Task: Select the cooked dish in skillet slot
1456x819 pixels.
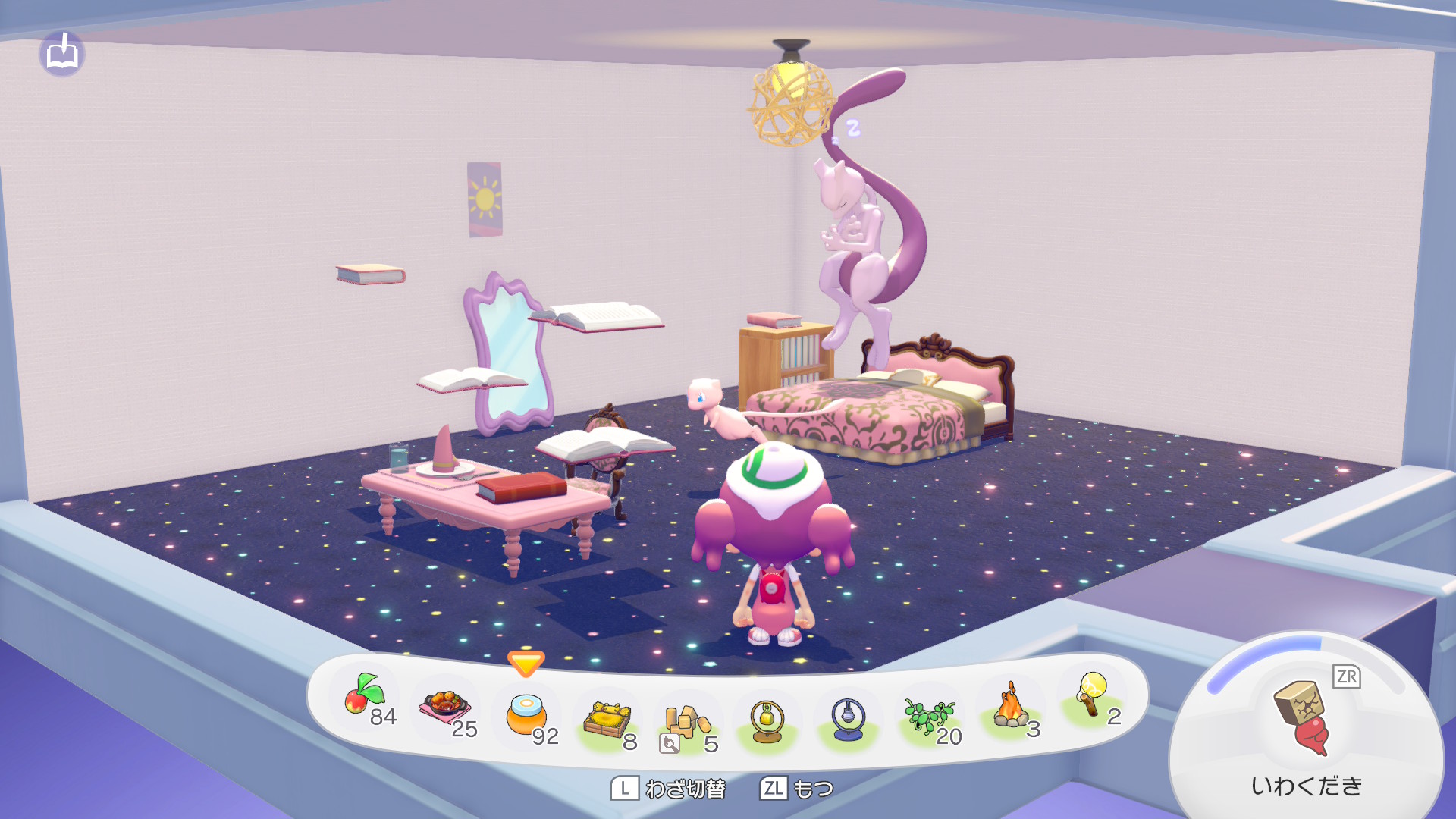Action: click(x=445, y=707)
